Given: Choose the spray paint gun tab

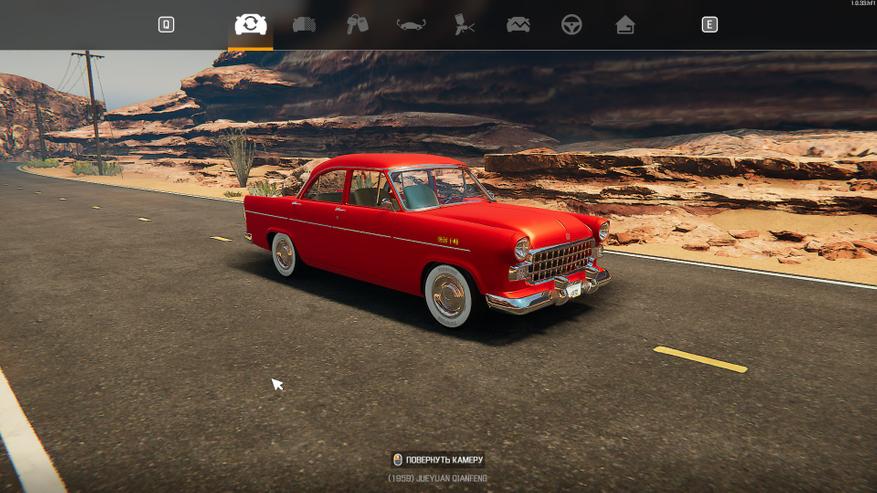Looking at the screenshot, I should (464, 25).
